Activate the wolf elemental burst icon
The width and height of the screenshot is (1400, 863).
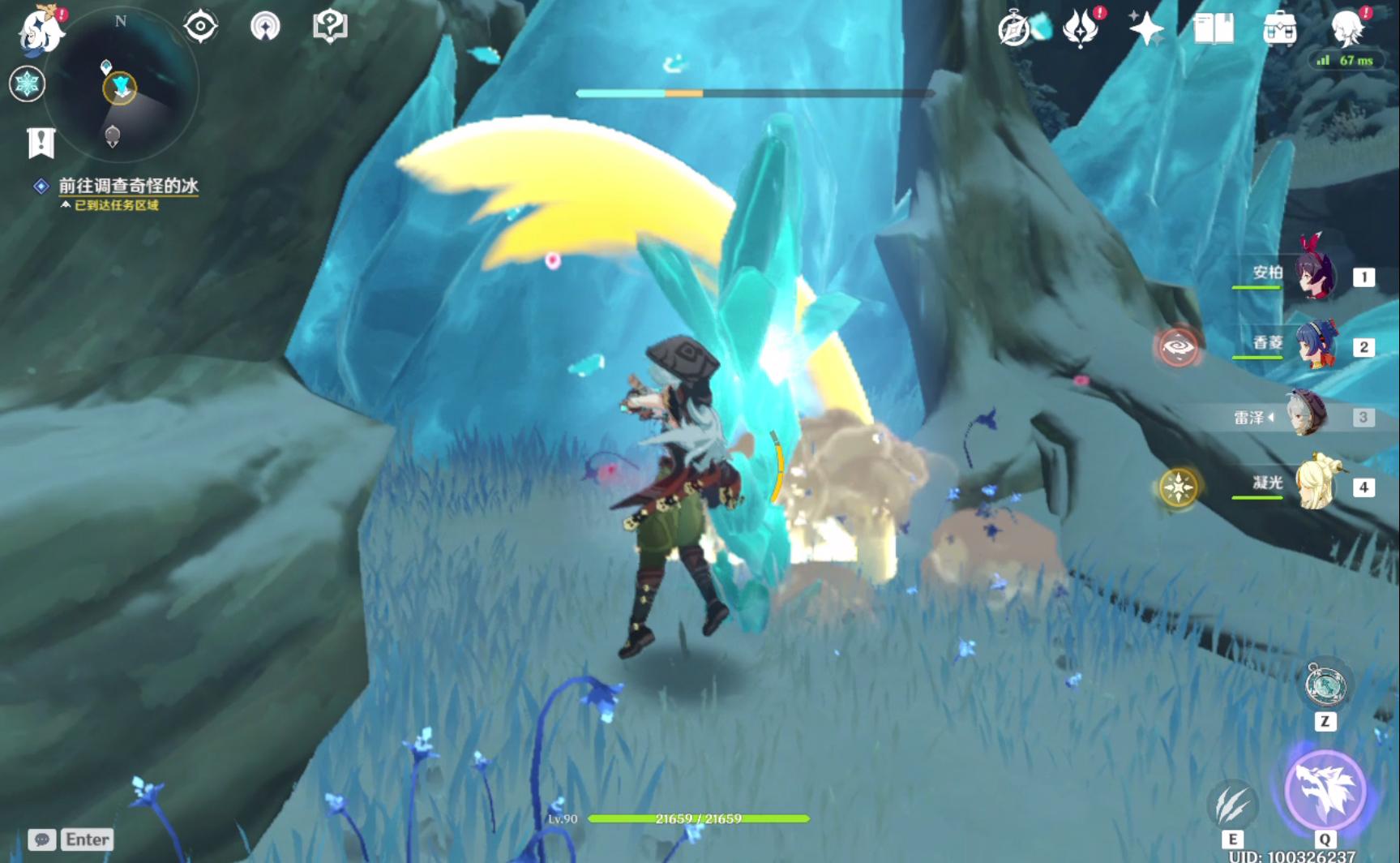(x=1325, y=790)
